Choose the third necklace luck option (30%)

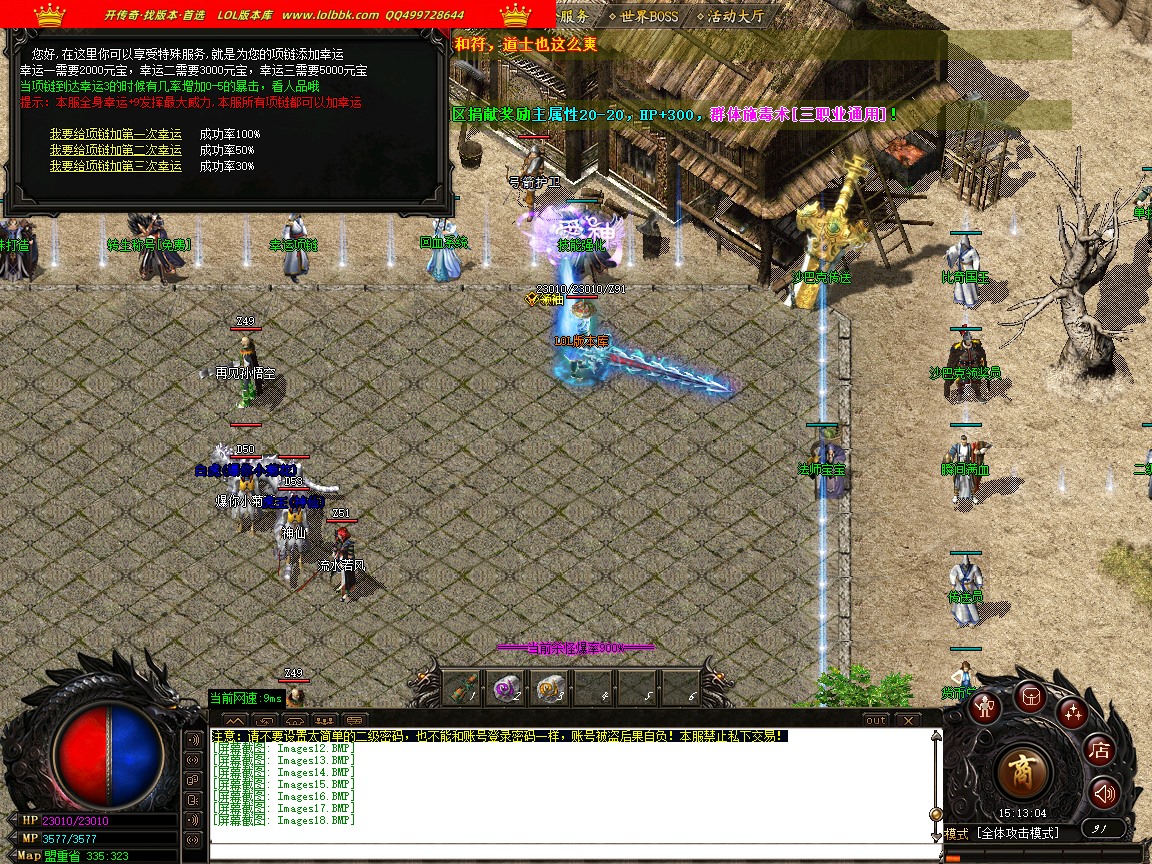click(x=116, y=166)
